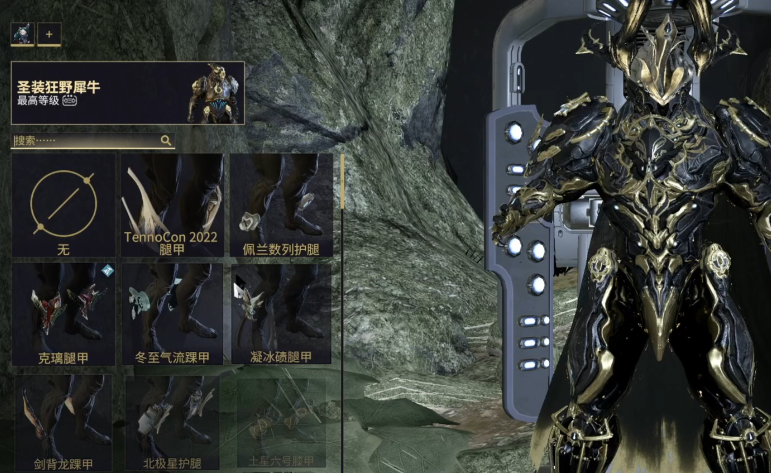
Task: Select the first loadout avatar tab
Action: 22,34
